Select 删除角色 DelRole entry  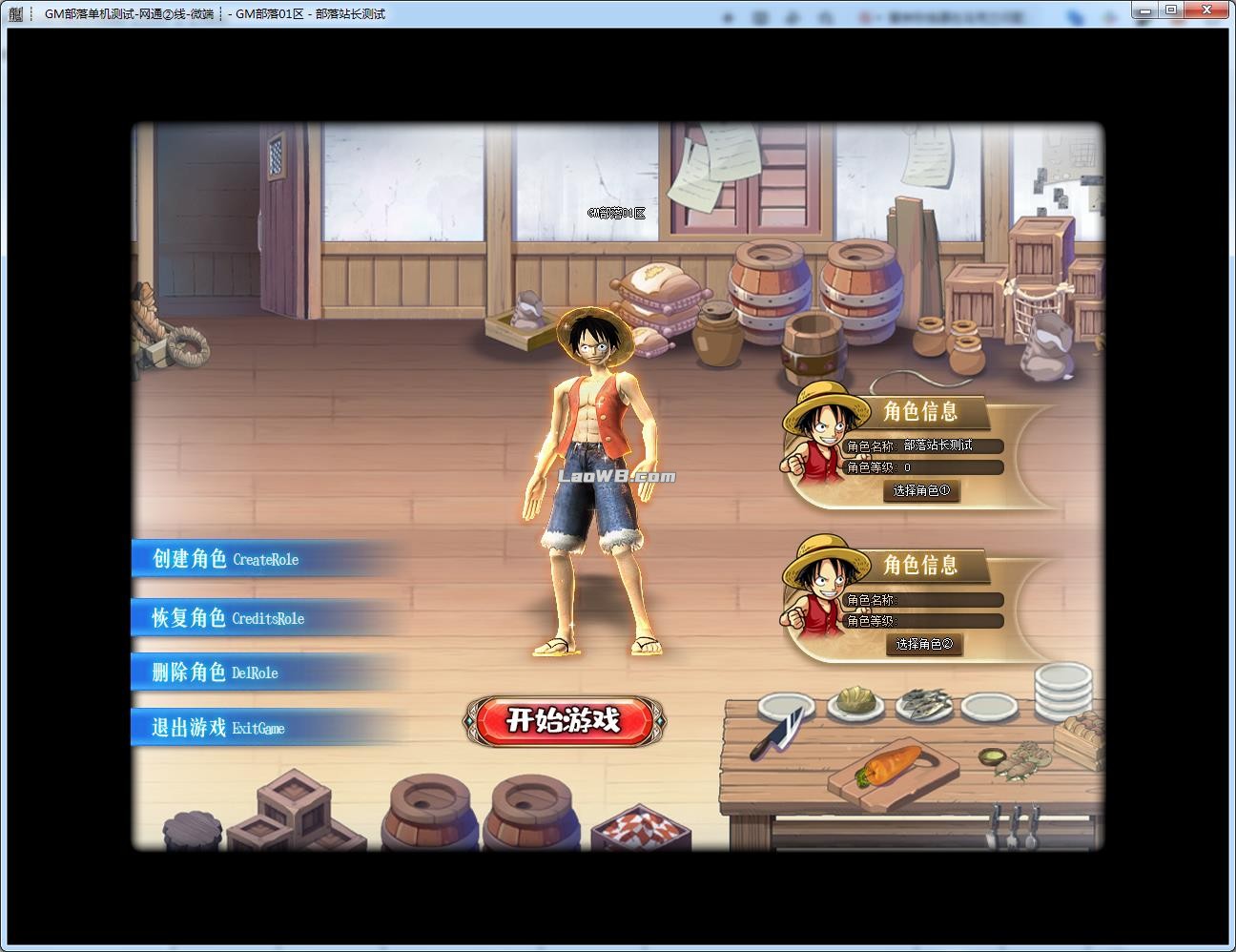[x=216, y=673]
